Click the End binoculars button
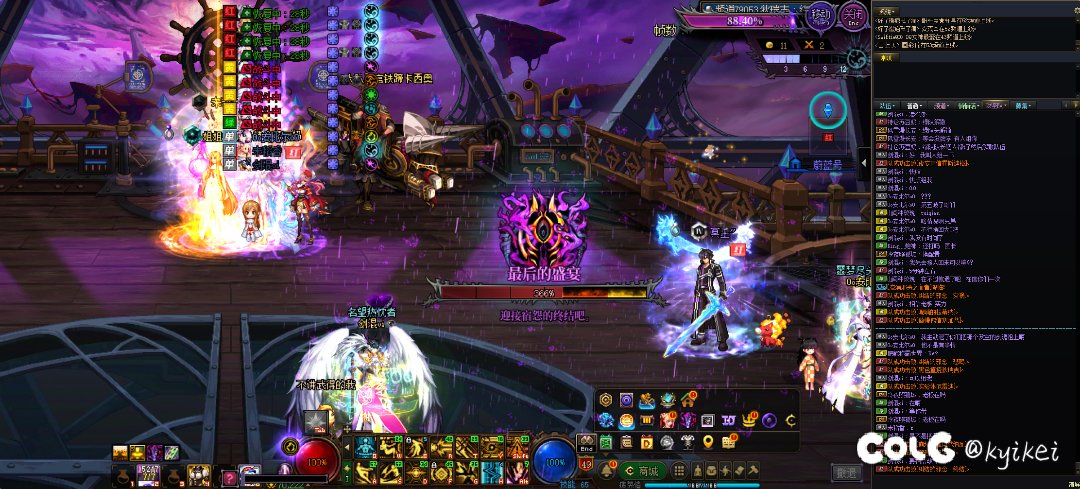Viewport: 1080px width, 489px height. (586, 442)
